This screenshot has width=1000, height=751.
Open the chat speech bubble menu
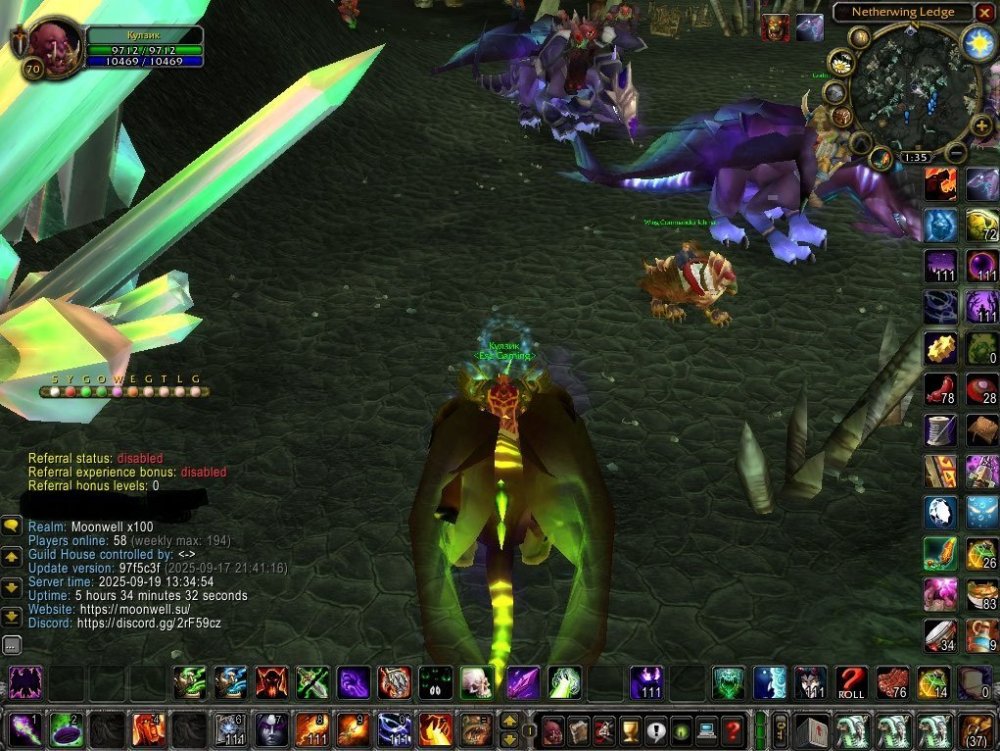tap(11, 525)
